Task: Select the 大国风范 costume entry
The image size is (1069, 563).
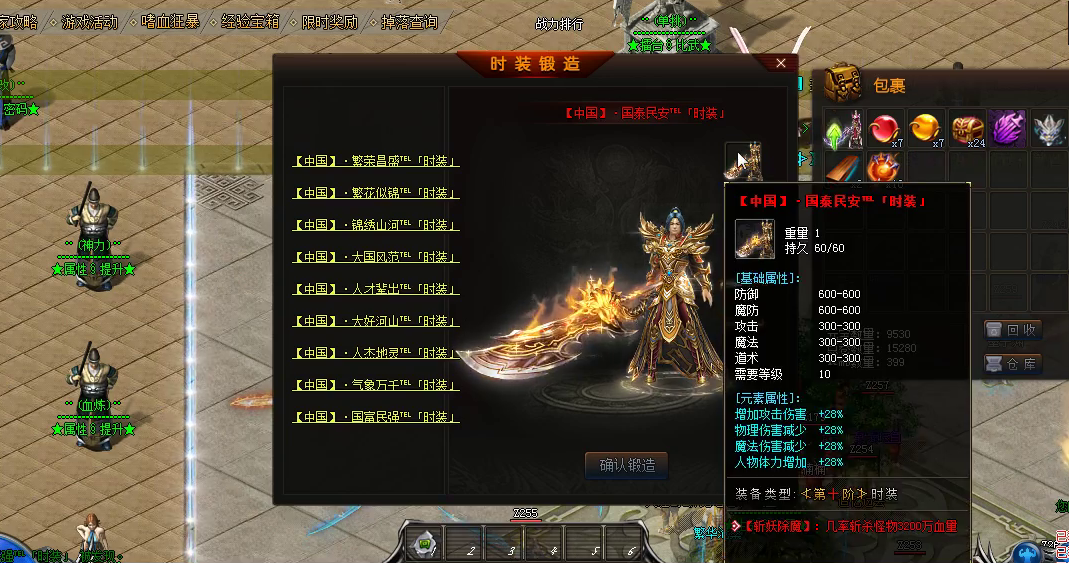Action: tap(376, 257)
